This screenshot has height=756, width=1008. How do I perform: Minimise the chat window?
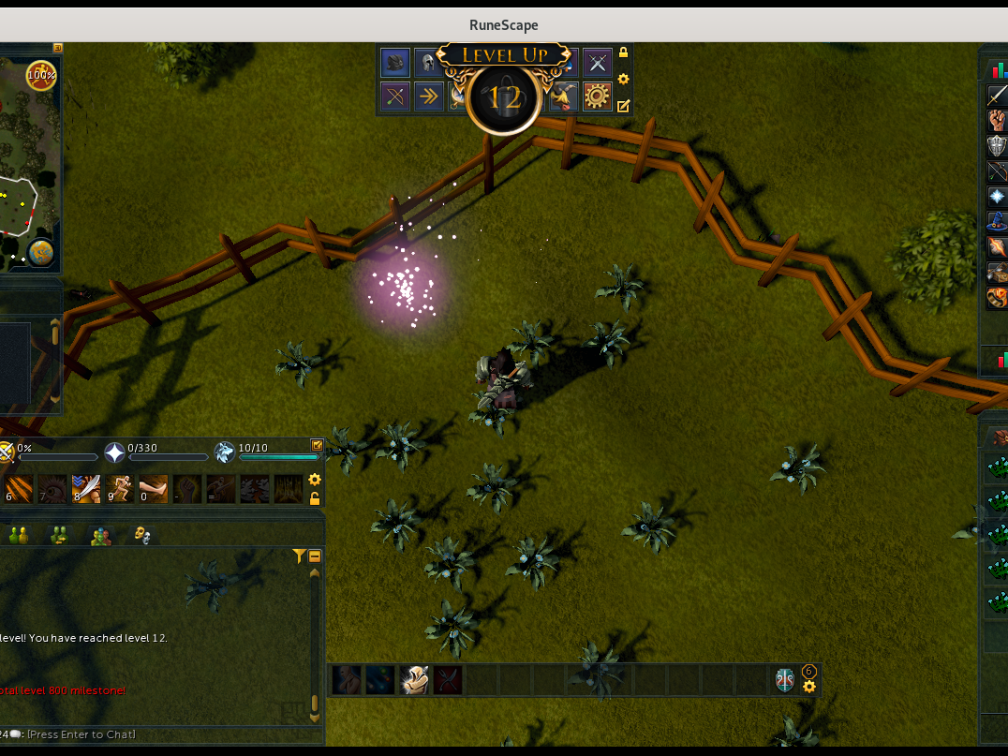coord(314,556)
